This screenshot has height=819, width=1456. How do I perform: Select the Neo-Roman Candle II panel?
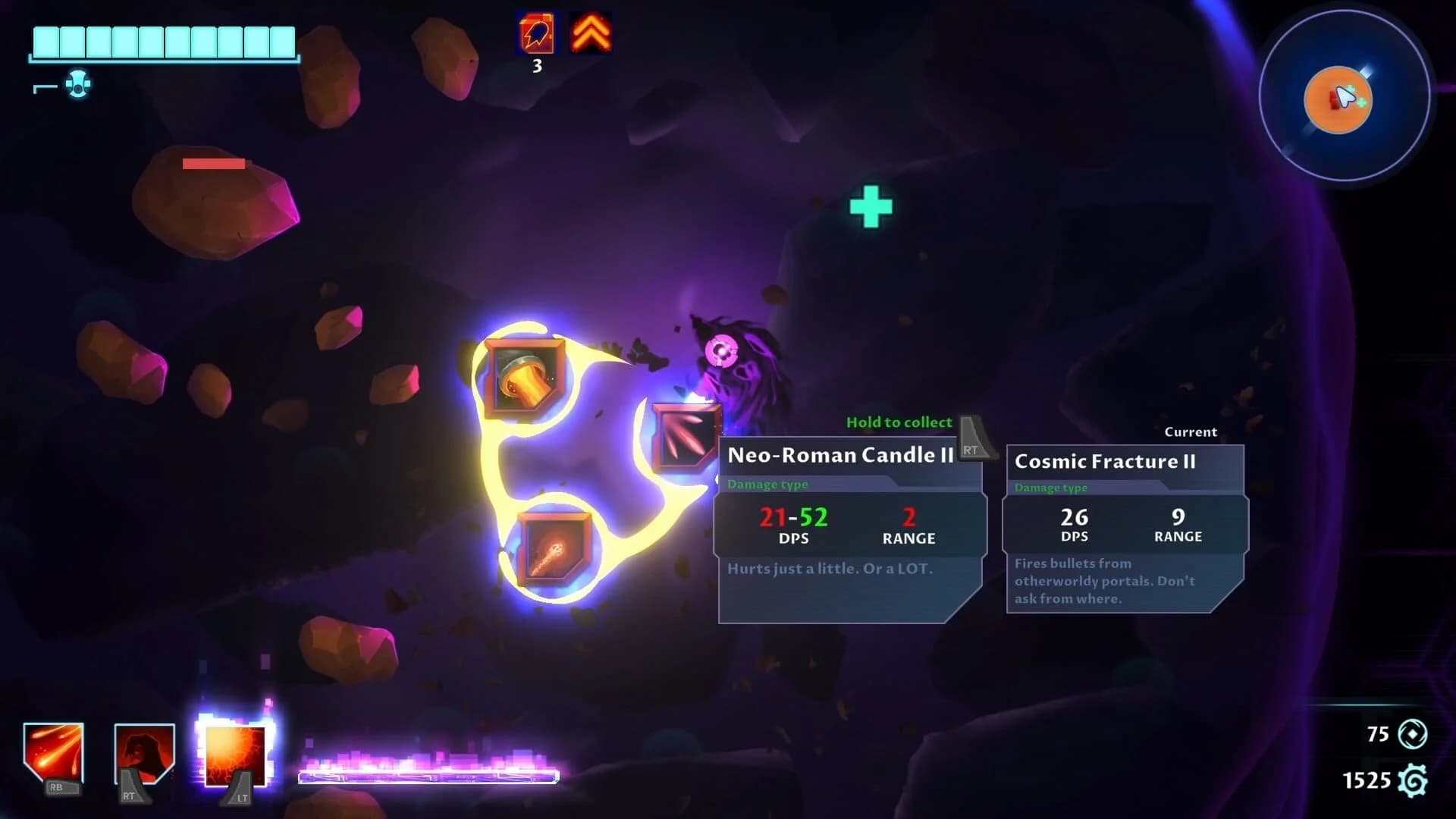tap(849, 523)
